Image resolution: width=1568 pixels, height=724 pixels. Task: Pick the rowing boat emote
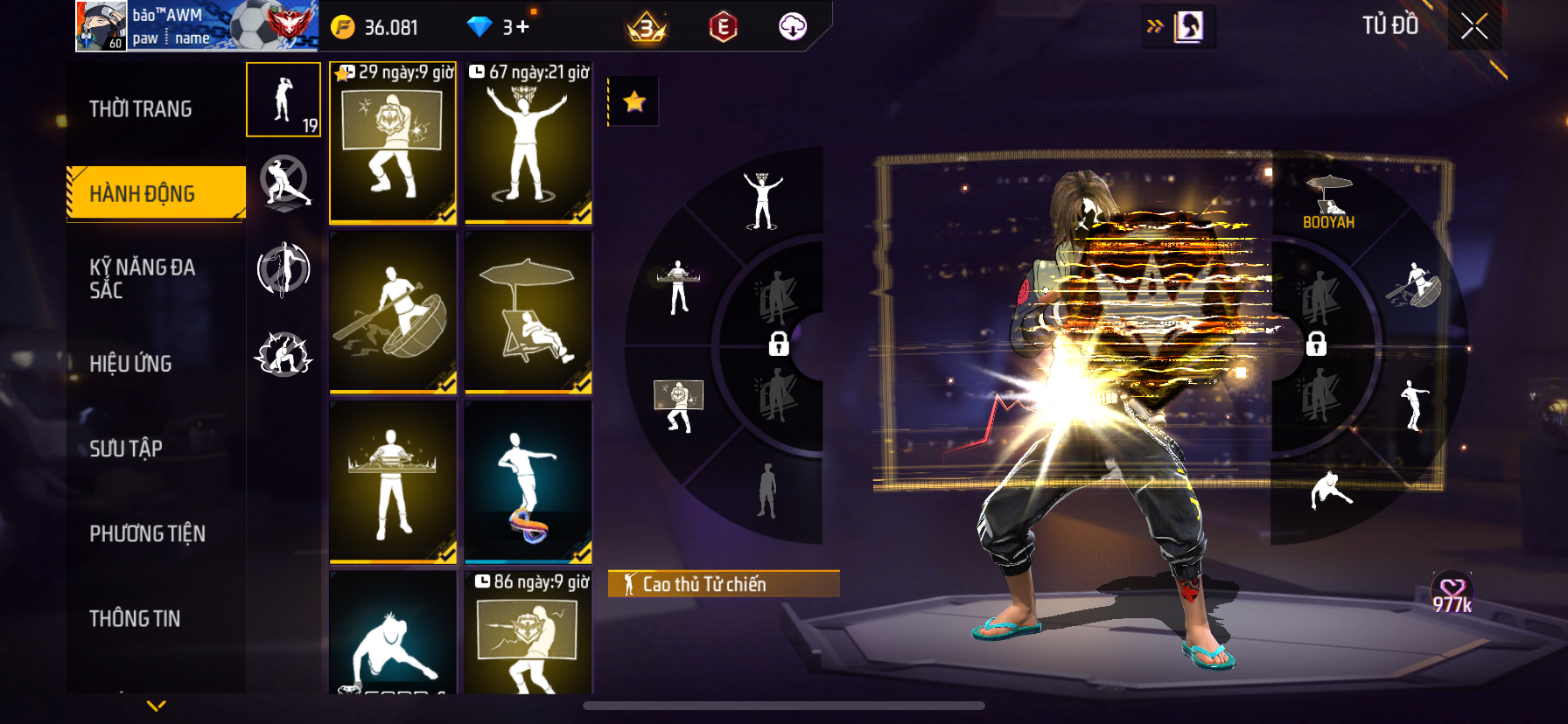(x=393, y=311)
